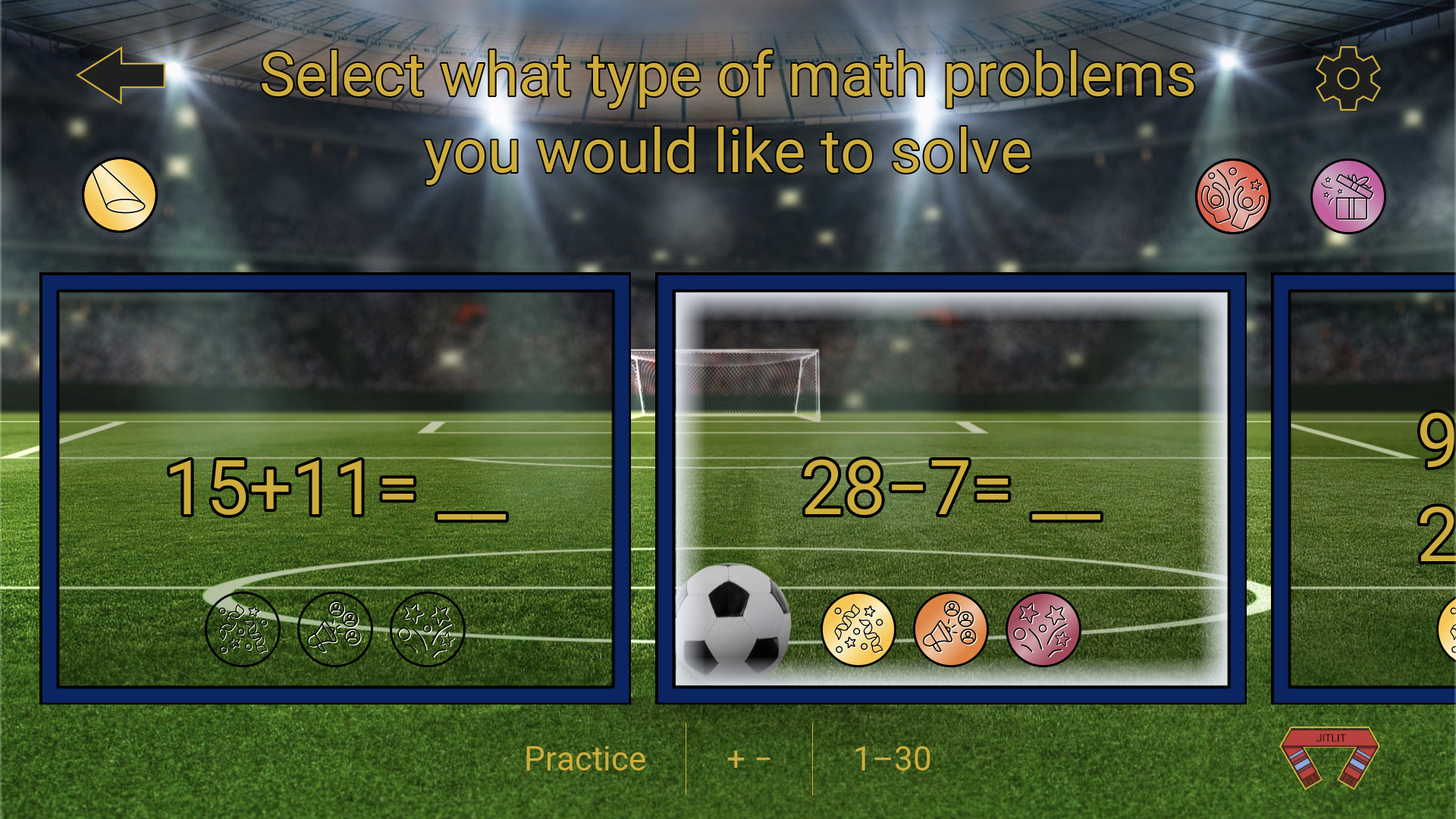Screen dimensions: 1456x819
Task: Click the back arrow to return
Action: point(121,76)
